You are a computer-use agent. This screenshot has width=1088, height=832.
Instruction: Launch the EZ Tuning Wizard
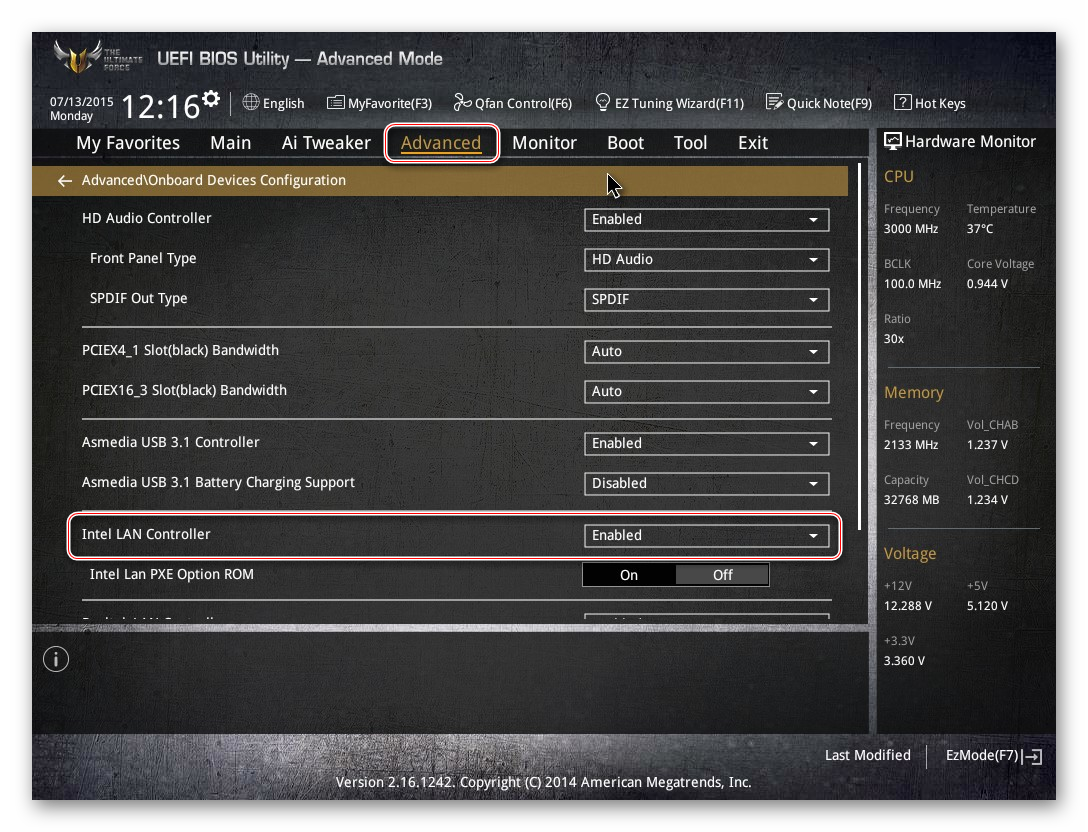(x=669, y=103)
